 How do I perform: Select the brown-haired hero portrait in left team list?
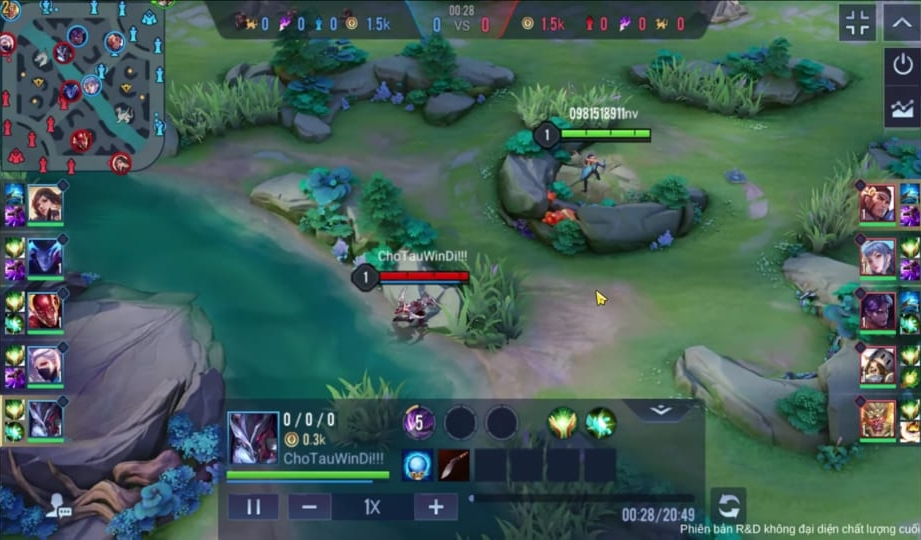click(45, 204)
